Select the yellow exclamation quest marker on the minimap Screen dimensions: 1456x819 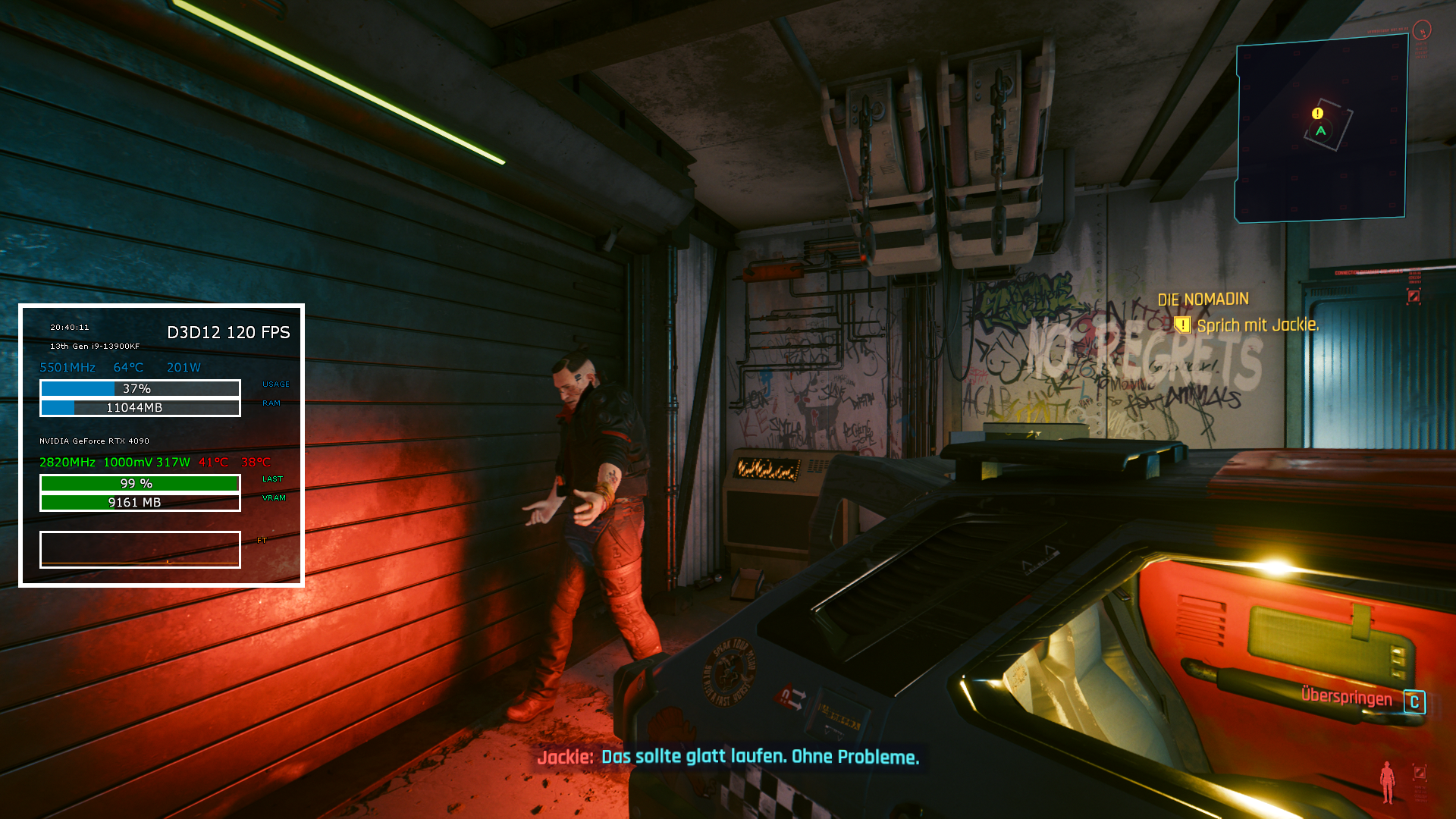[x=1316, y=113]
